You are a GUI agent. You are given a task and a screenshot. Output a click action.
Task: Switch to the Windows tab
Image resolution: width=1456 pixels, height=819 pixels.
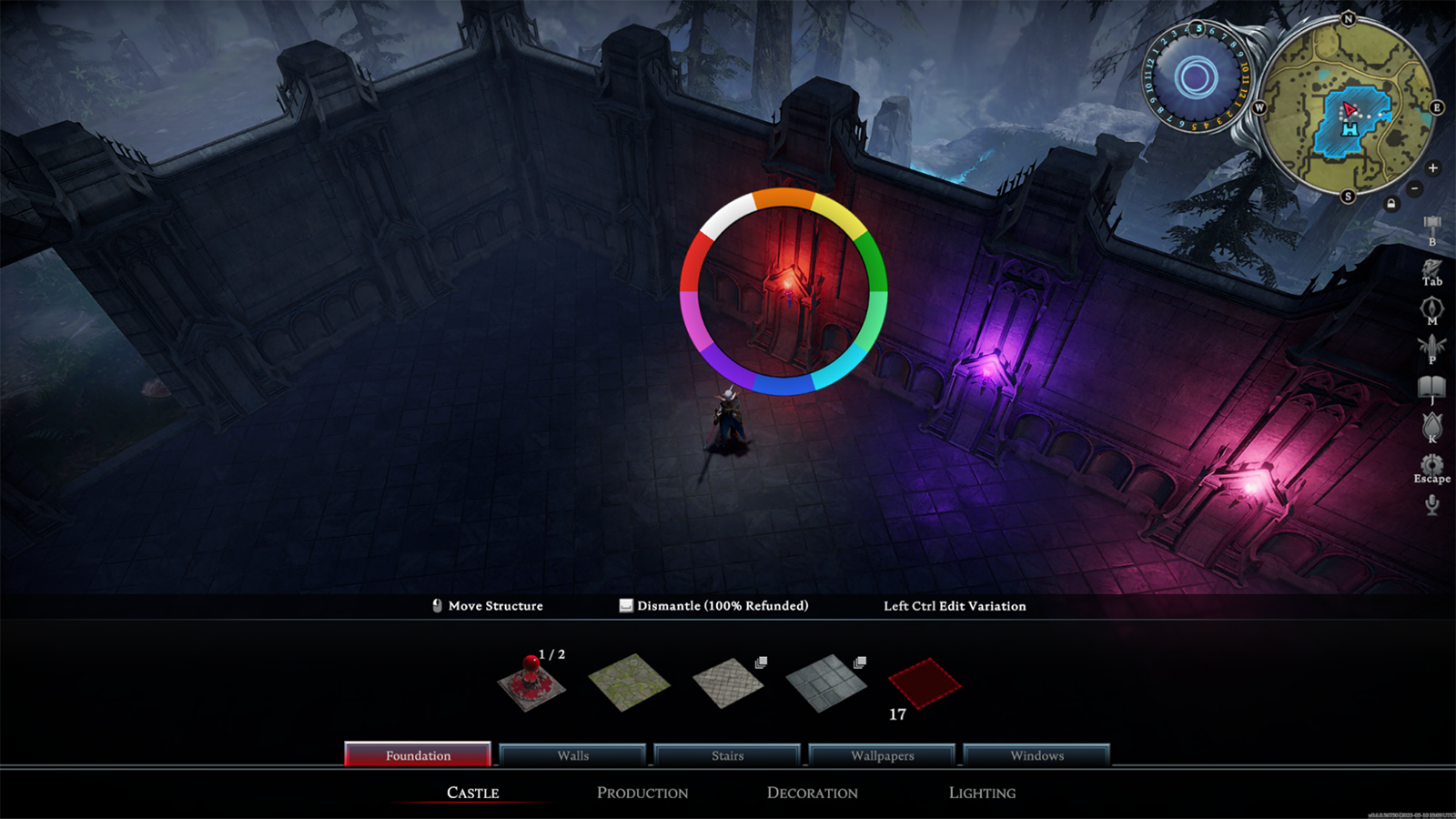coord(1036,755)
